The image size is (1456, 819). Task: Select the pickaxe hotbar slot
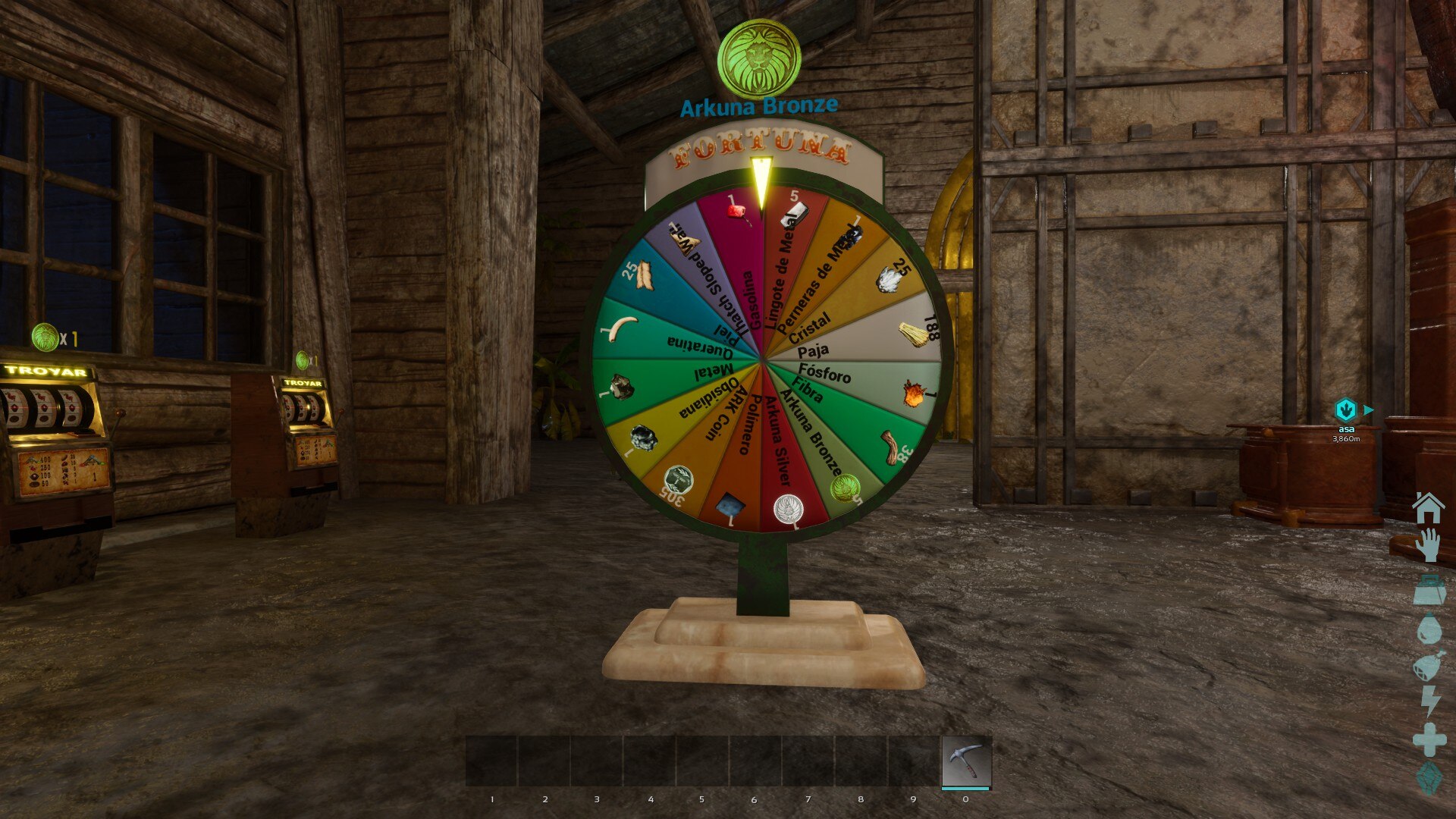pyautogui.click(x=965, y=761)
